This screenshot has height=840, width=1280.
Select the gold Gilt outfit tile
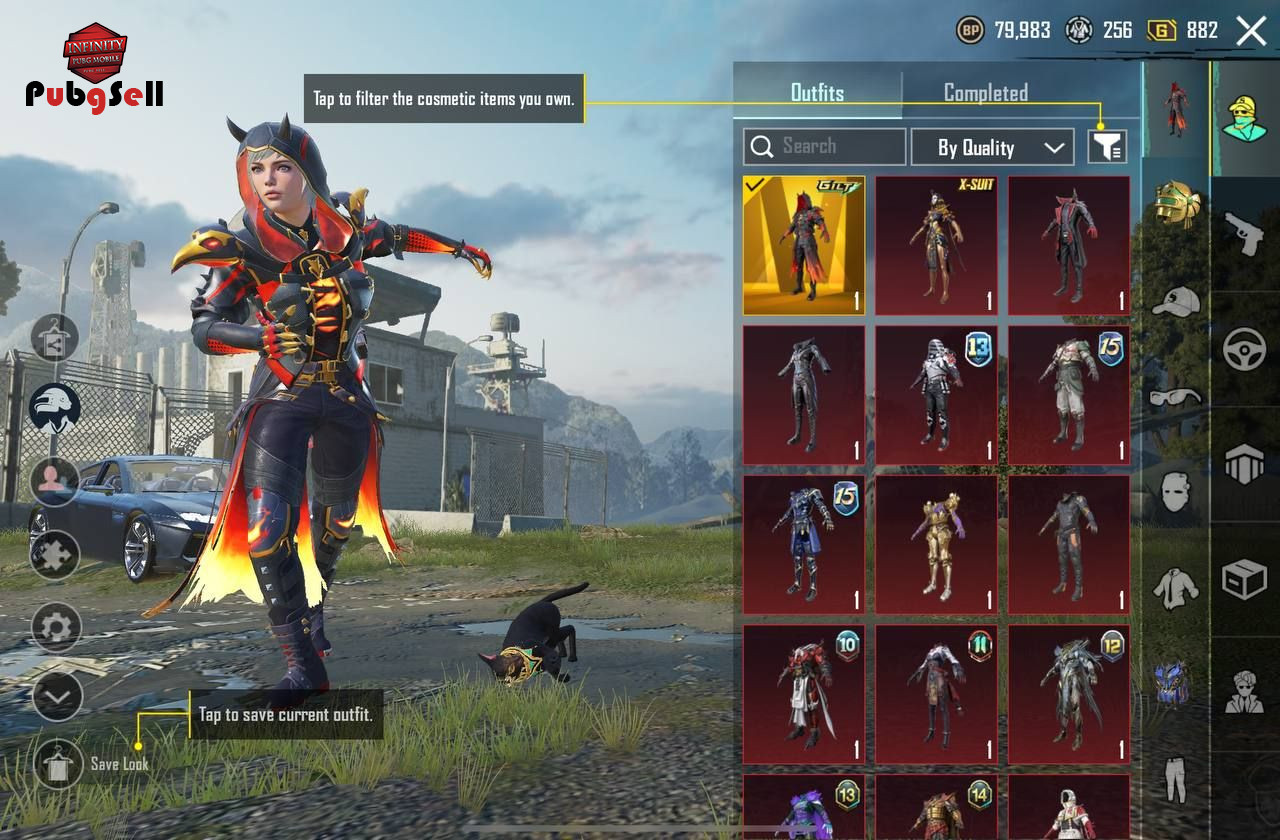(804, 245)
